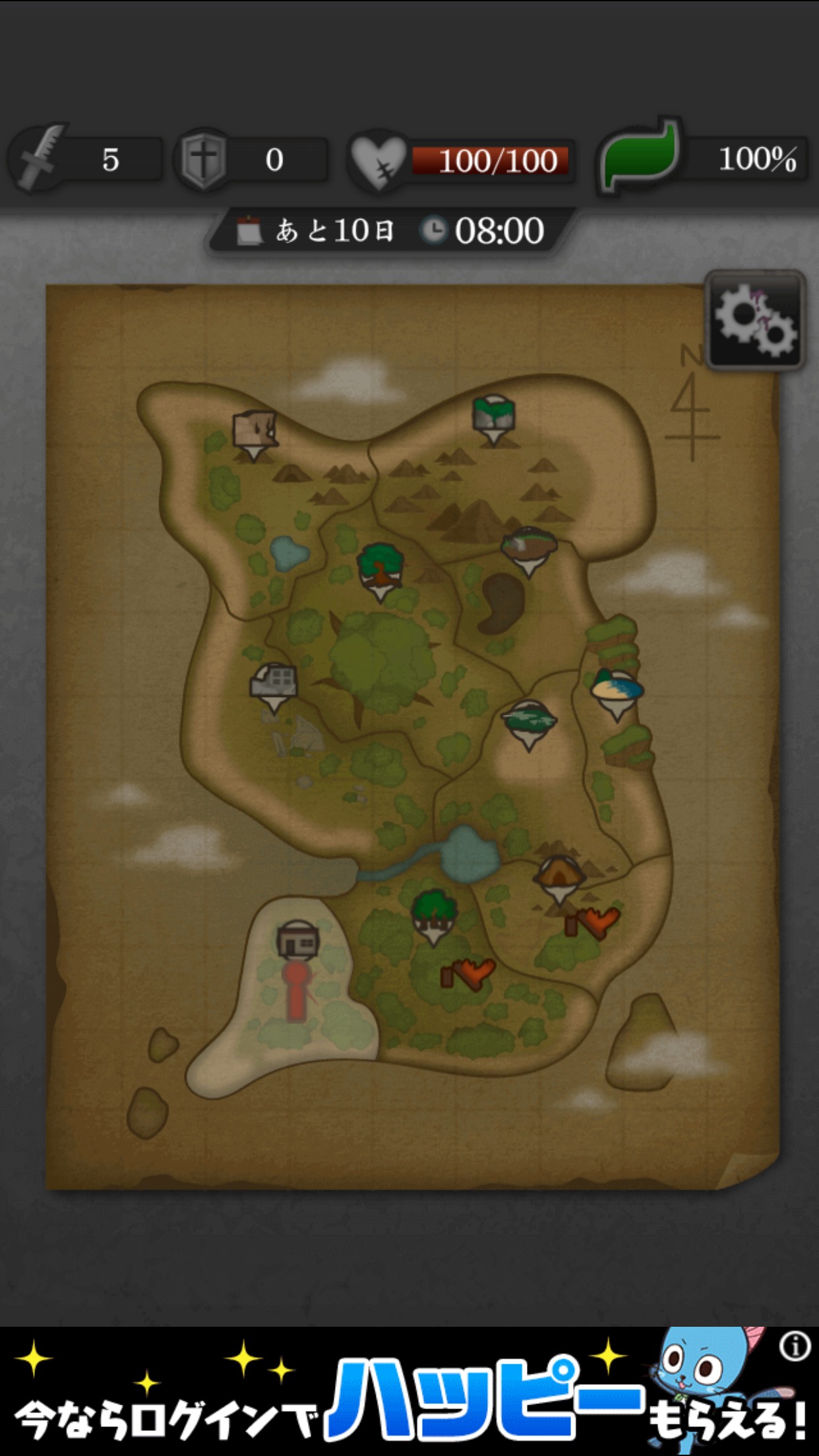Select the home cabin map marker
The width and height of the screenshot is (819, 1456).
tap(298, 940)
